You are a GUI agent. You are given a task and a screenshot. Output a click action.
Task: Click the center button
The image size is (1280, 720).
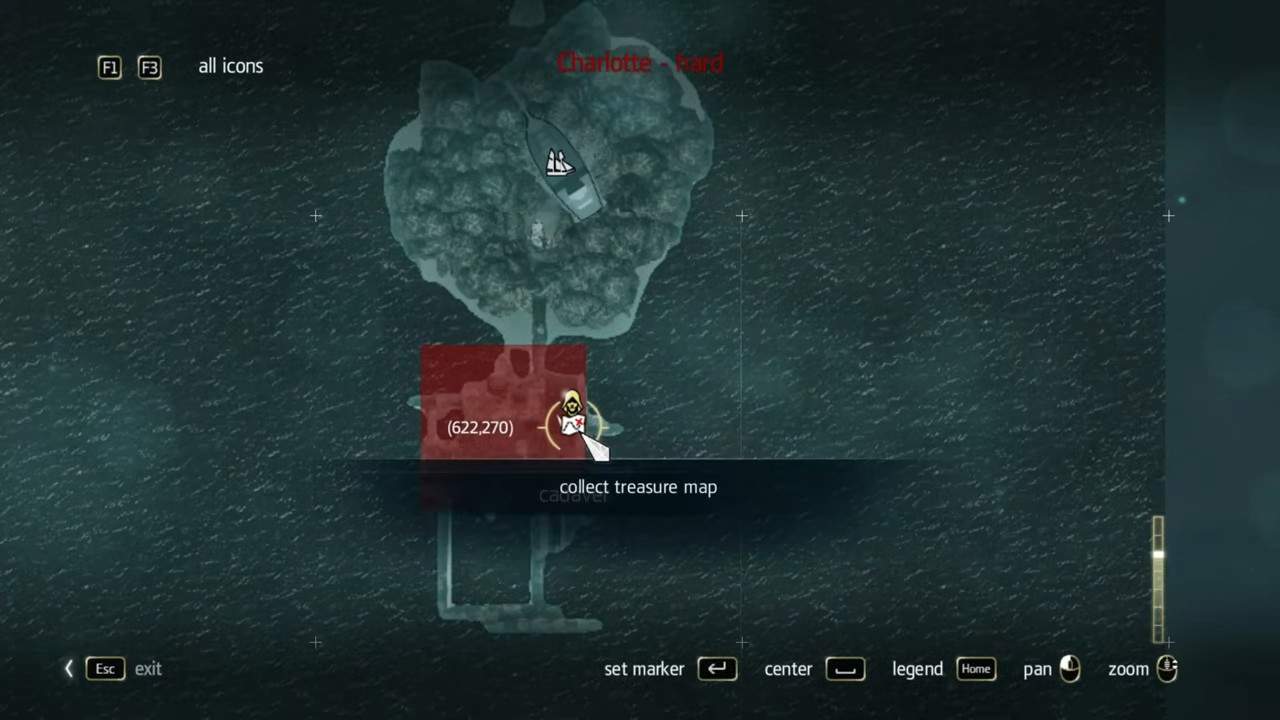788,669
